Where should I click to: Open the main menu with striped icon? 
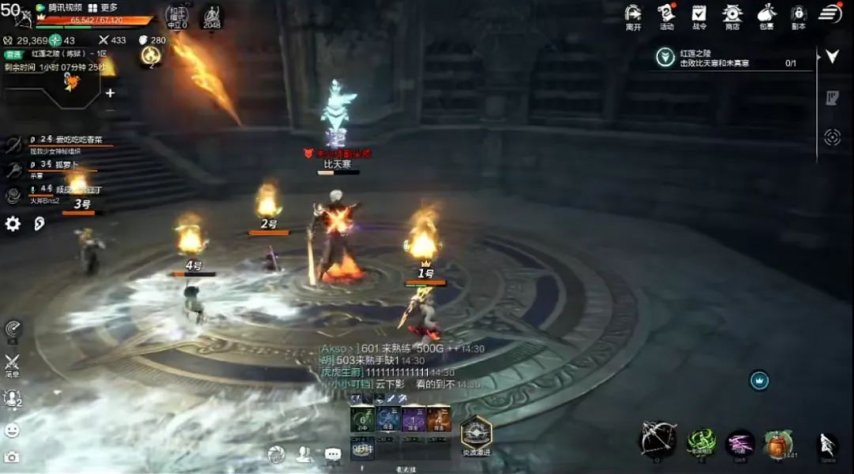pos(829,13)
